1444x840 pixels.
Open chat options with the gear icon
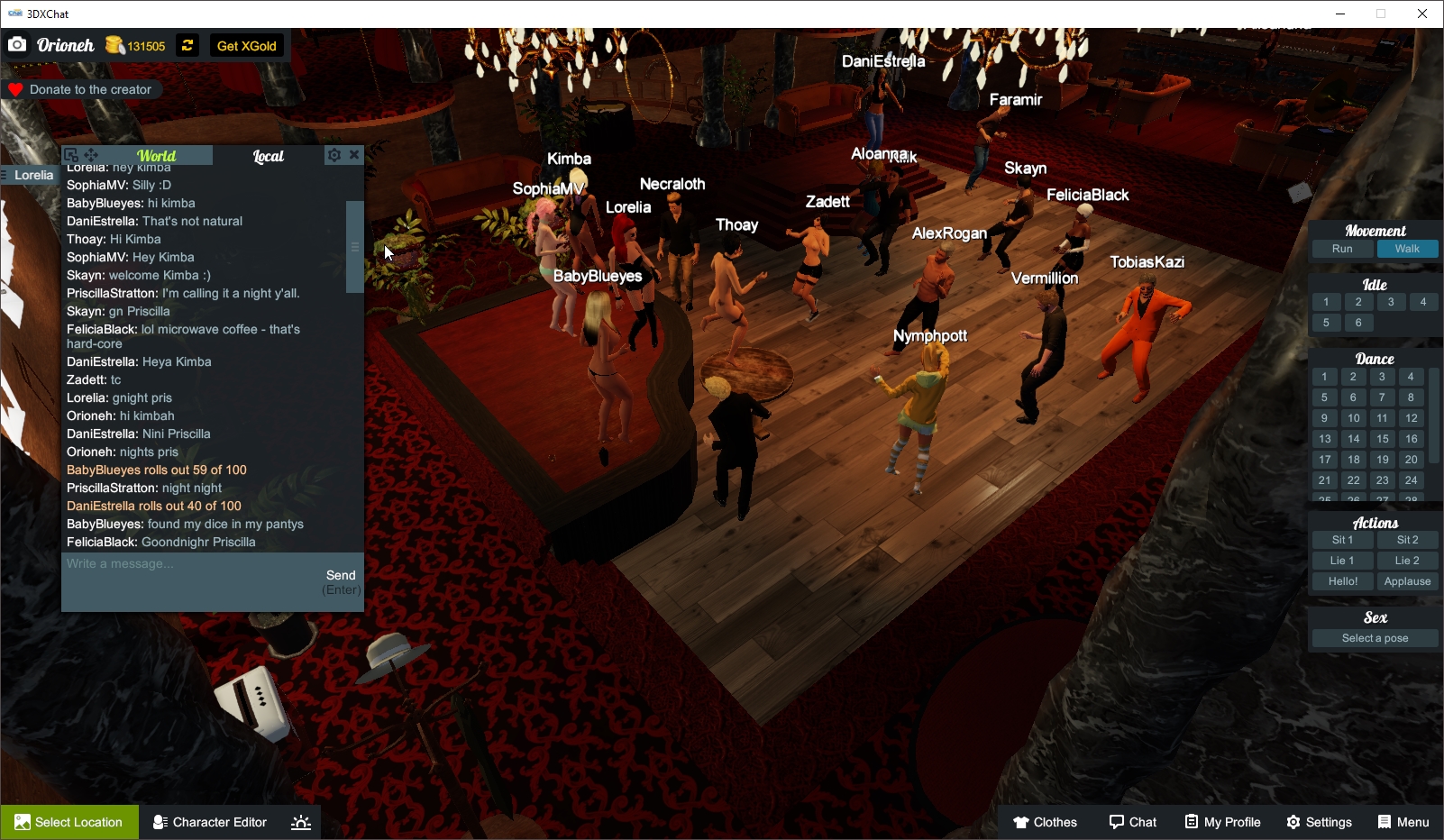(334, 154)
